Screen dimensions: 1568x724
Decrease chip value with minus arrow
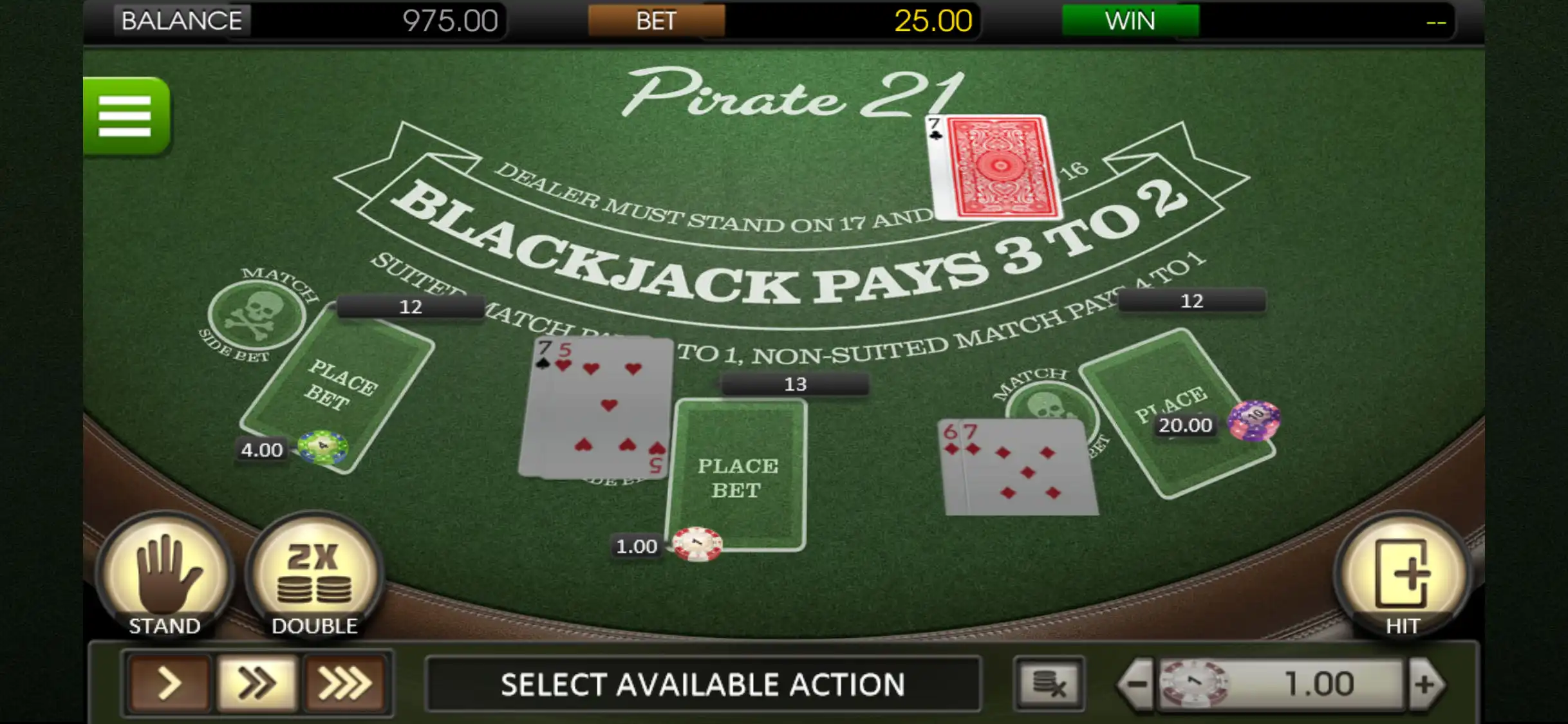(1137, 683)
